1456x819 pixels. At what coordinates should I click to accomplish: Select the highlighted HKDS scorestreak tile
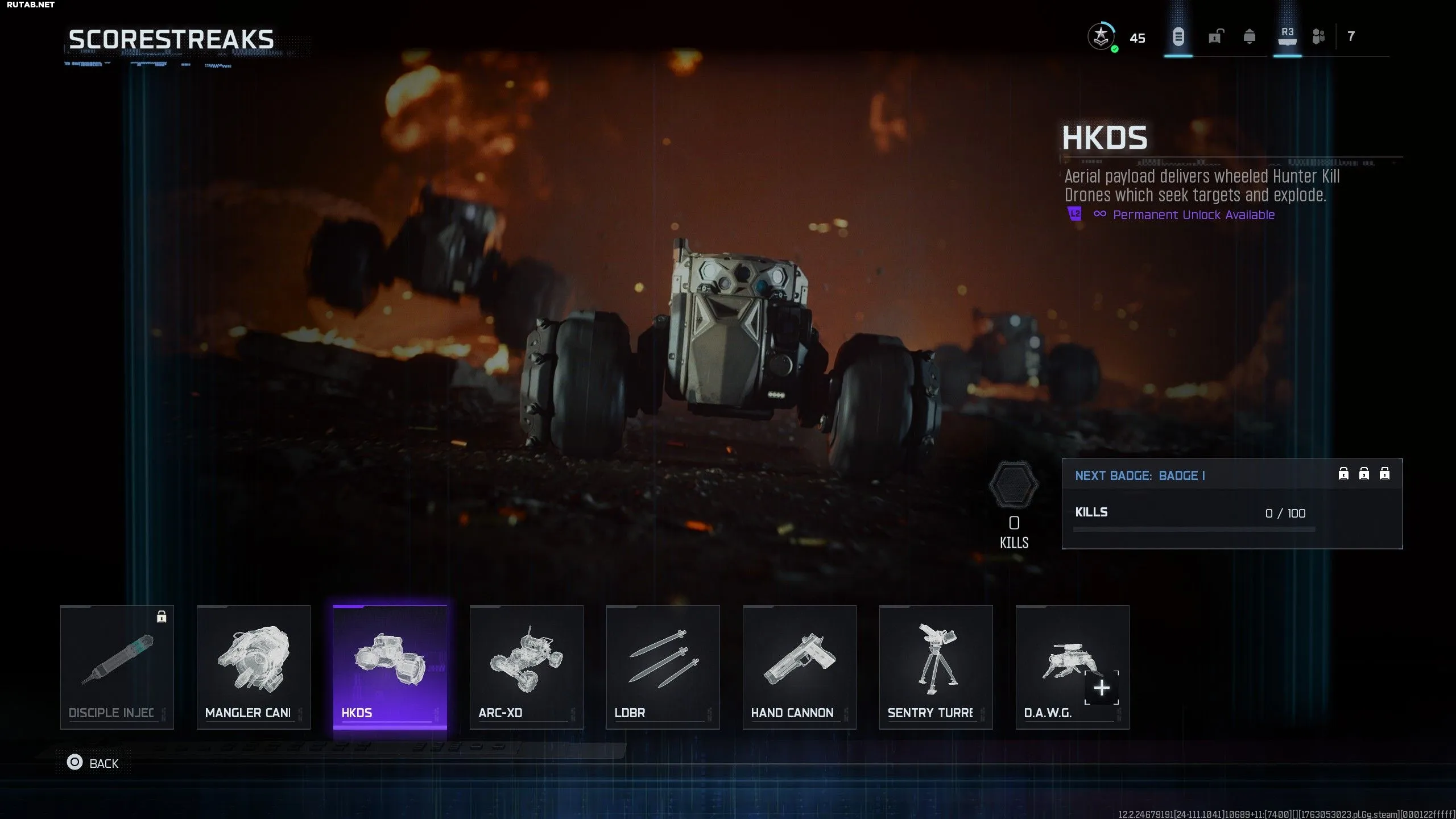tap(390, 667)
